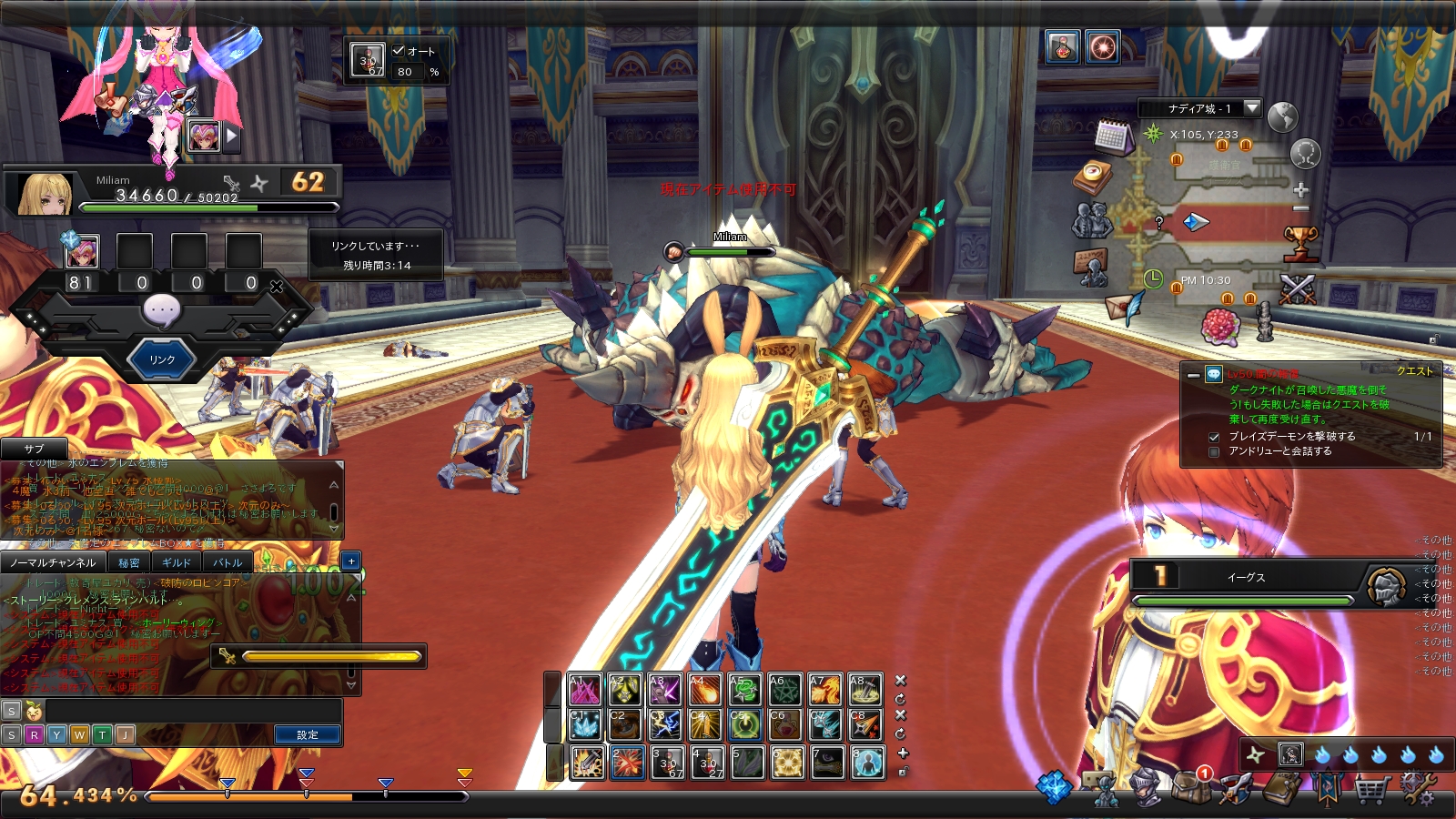Viewport: 1456px width, 819px height.
Task: Open the inventory bag with notification badge
Action: tap(1190, 786)
